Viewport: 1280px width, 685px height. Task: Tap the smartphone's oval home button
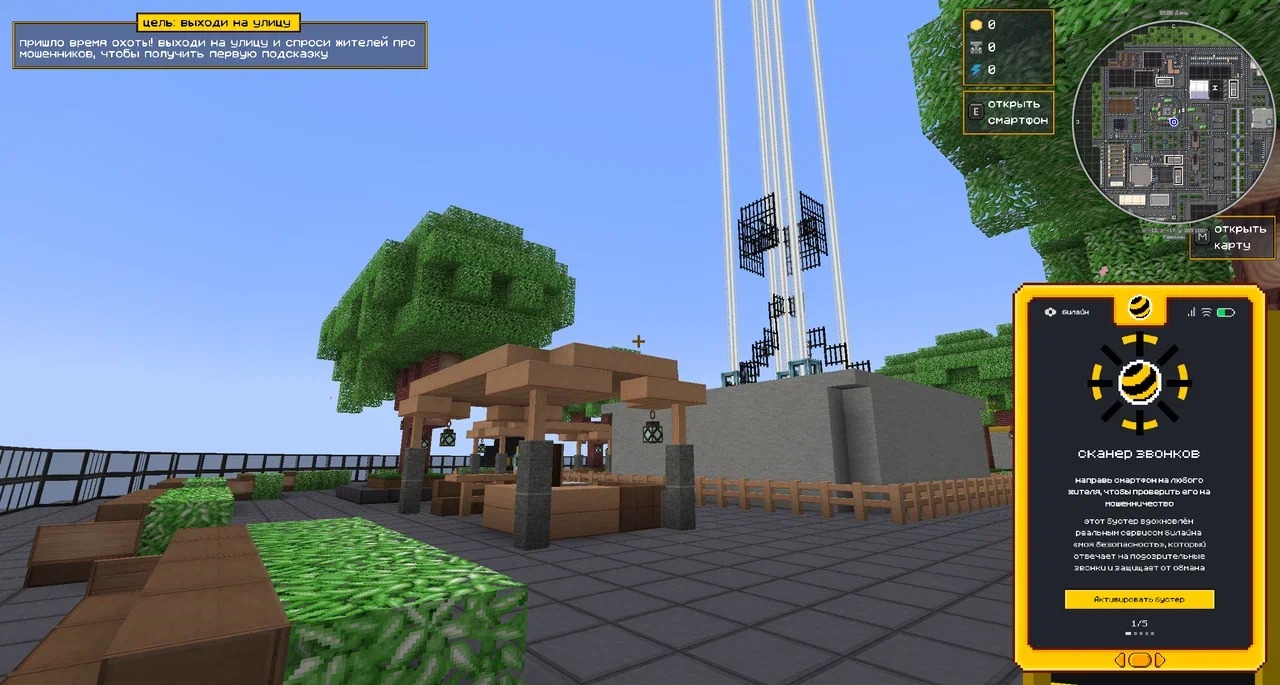pyautogui.click(x=1139, y=660)
